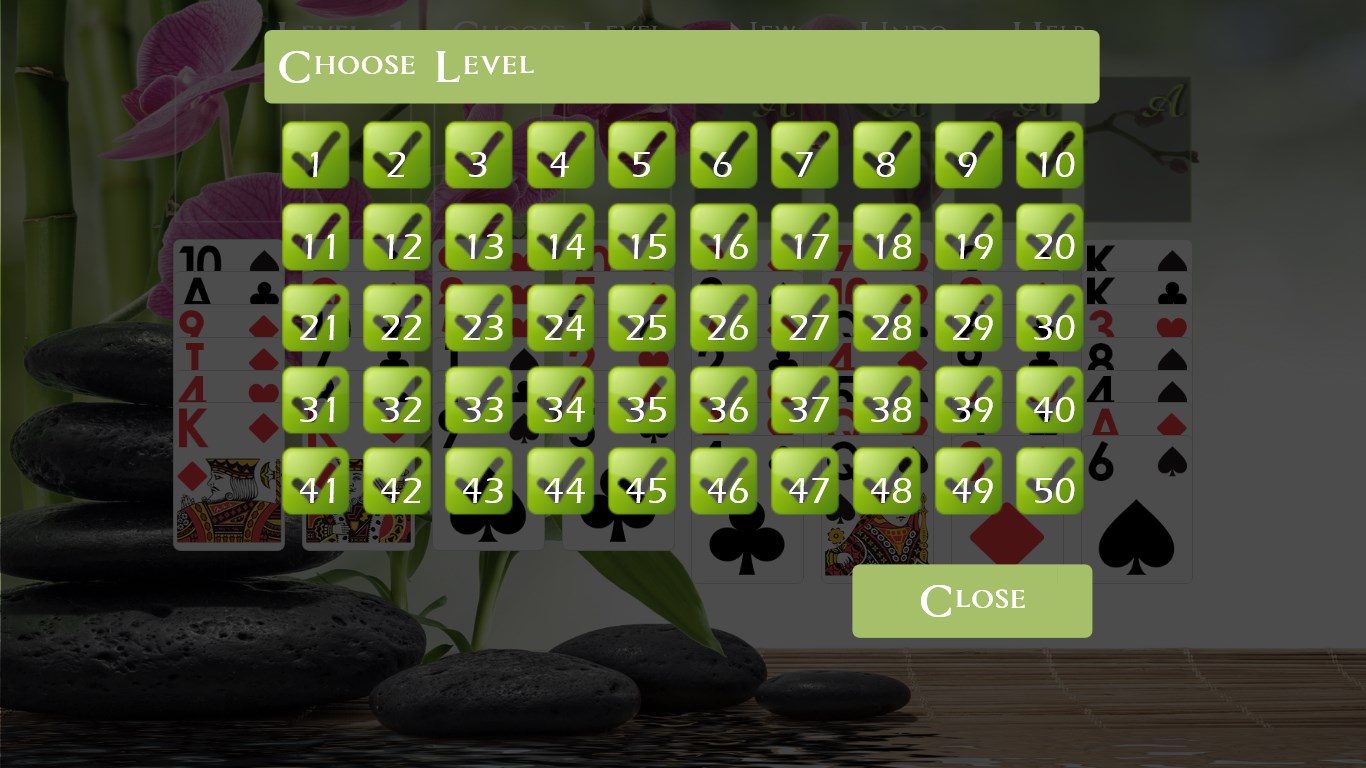The height and width of the screenshot is (768, 1366).
Task: Open level 13
Action: 479,238
